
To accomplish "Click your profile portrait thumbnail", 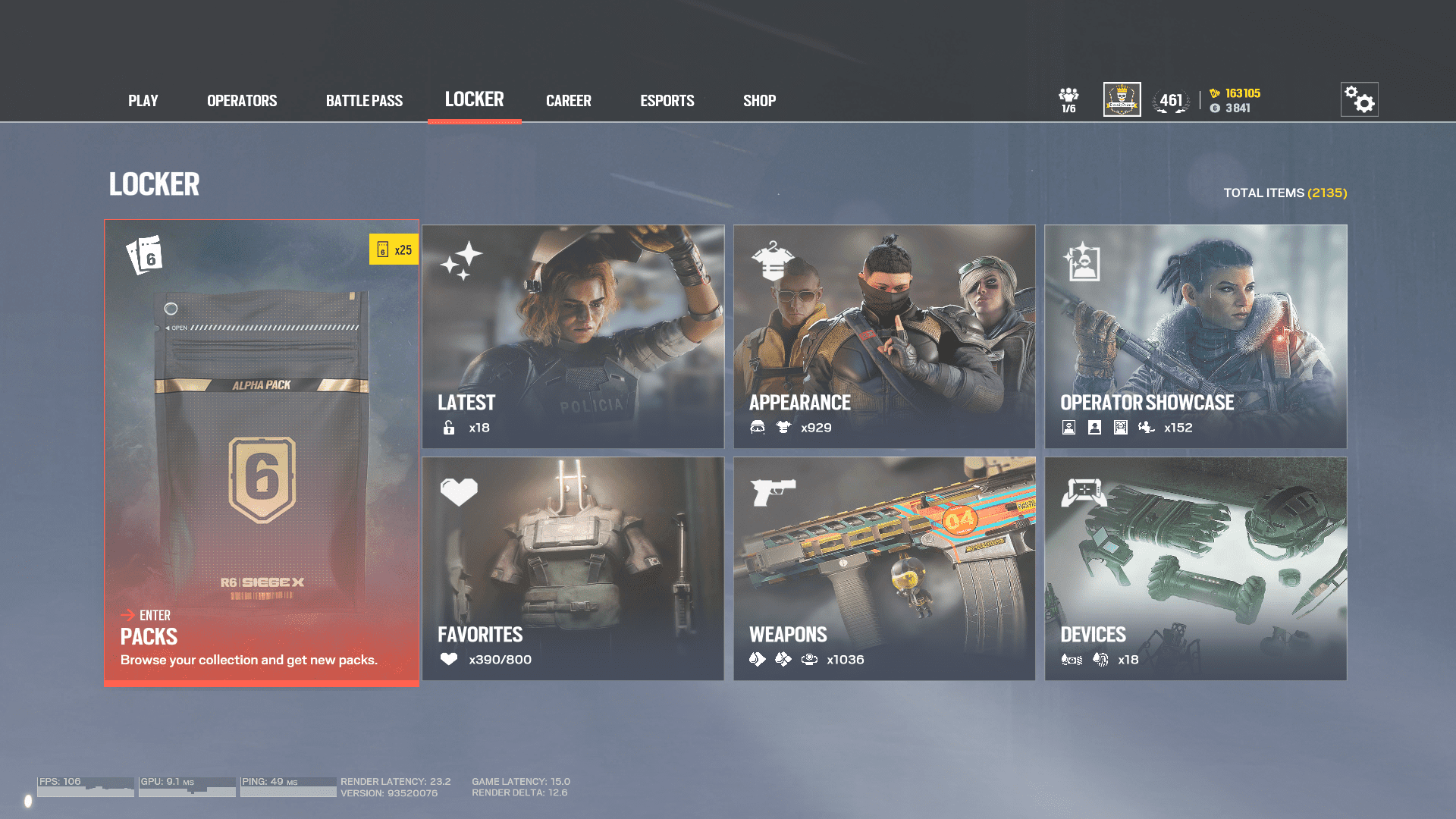I will [x=1122, y=99].
